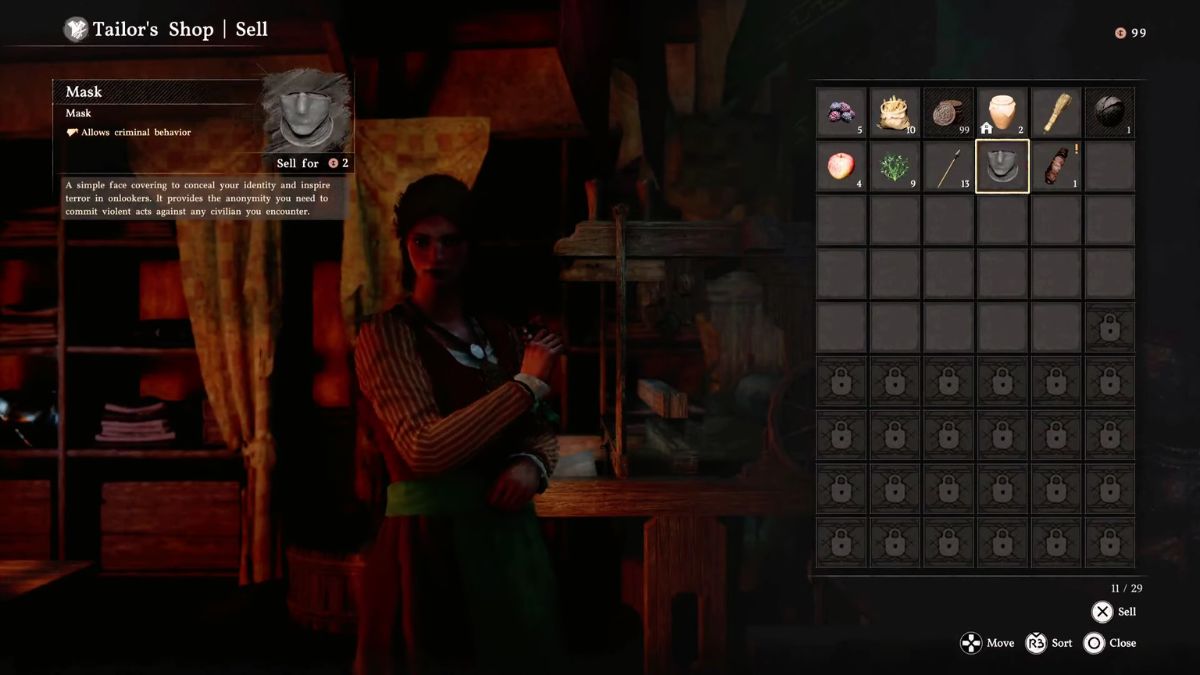Choose the stack of 99 coins
This screenshot has height=675, width=1200.
tap(948, 113)
